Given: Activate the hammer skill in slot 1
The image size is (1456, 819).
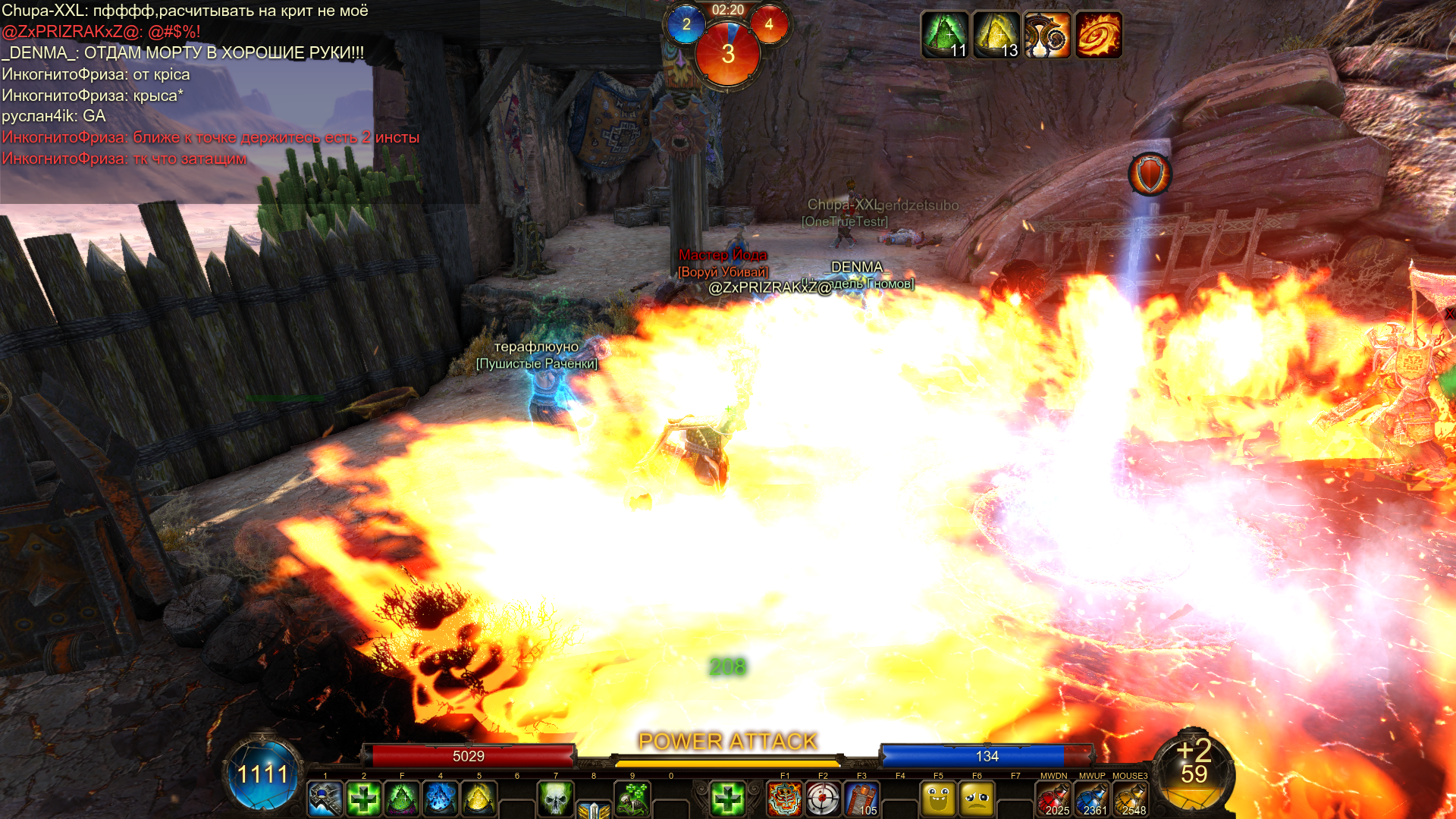Looking at the screenshot, I should pos(325,799).
